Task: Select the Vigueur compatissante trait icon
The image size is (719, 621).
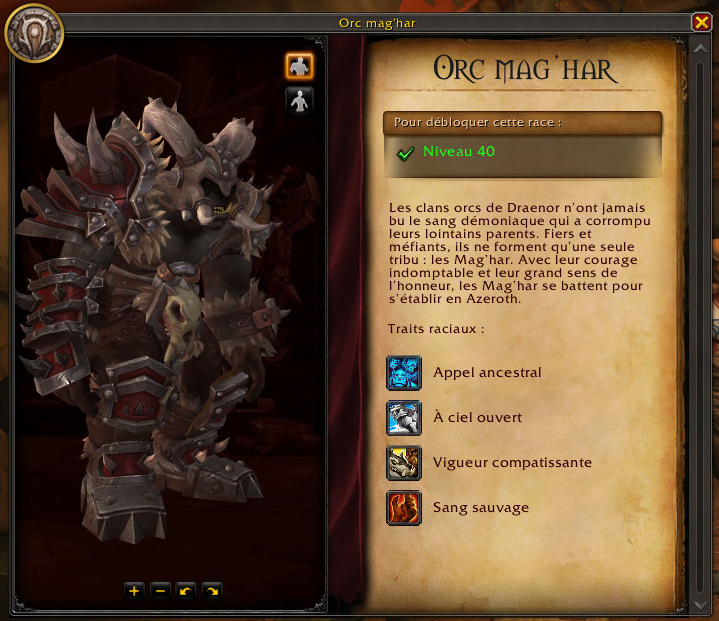Action: click(404, 463)
